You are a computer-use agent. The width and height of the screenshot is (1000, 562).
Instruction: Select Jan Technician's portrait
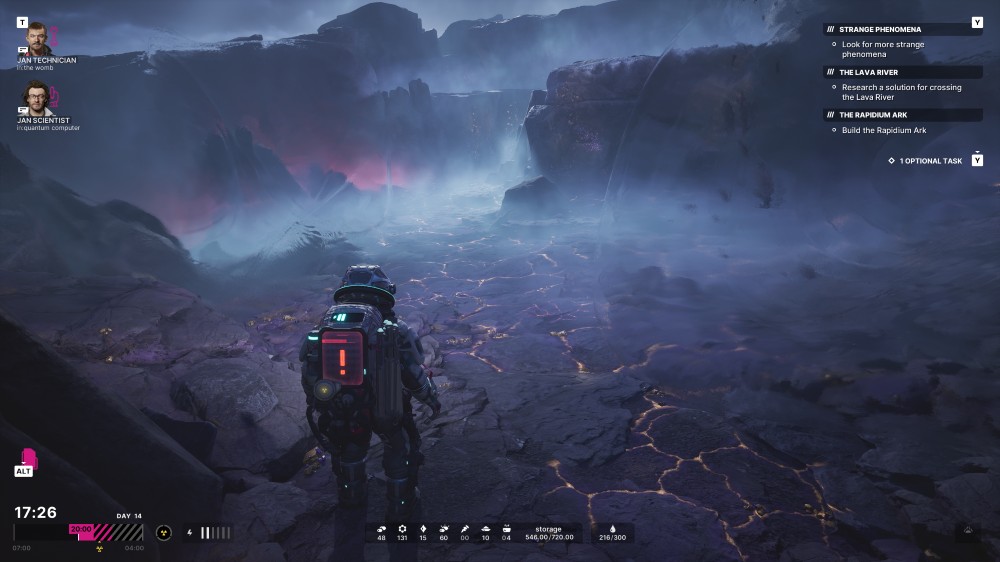click(38, 39)
